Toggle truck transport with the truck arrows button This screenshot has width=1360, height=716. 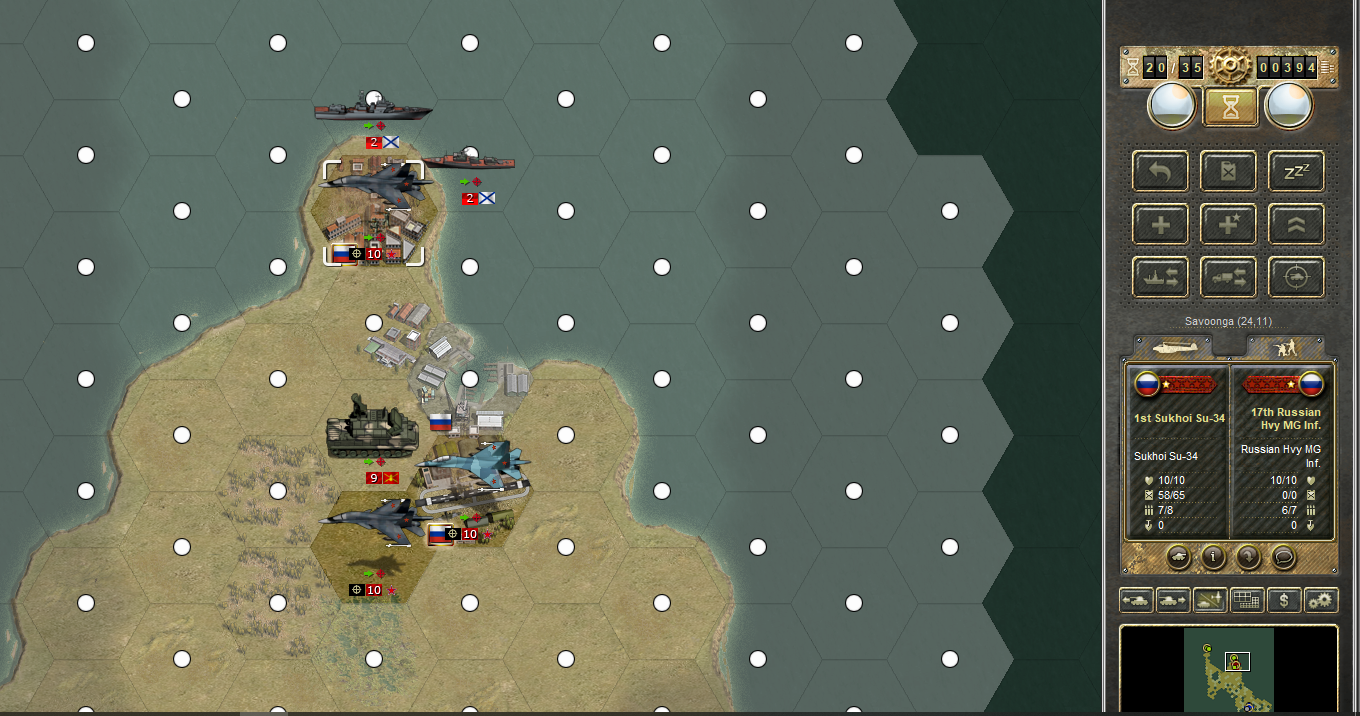point(1229,277)
